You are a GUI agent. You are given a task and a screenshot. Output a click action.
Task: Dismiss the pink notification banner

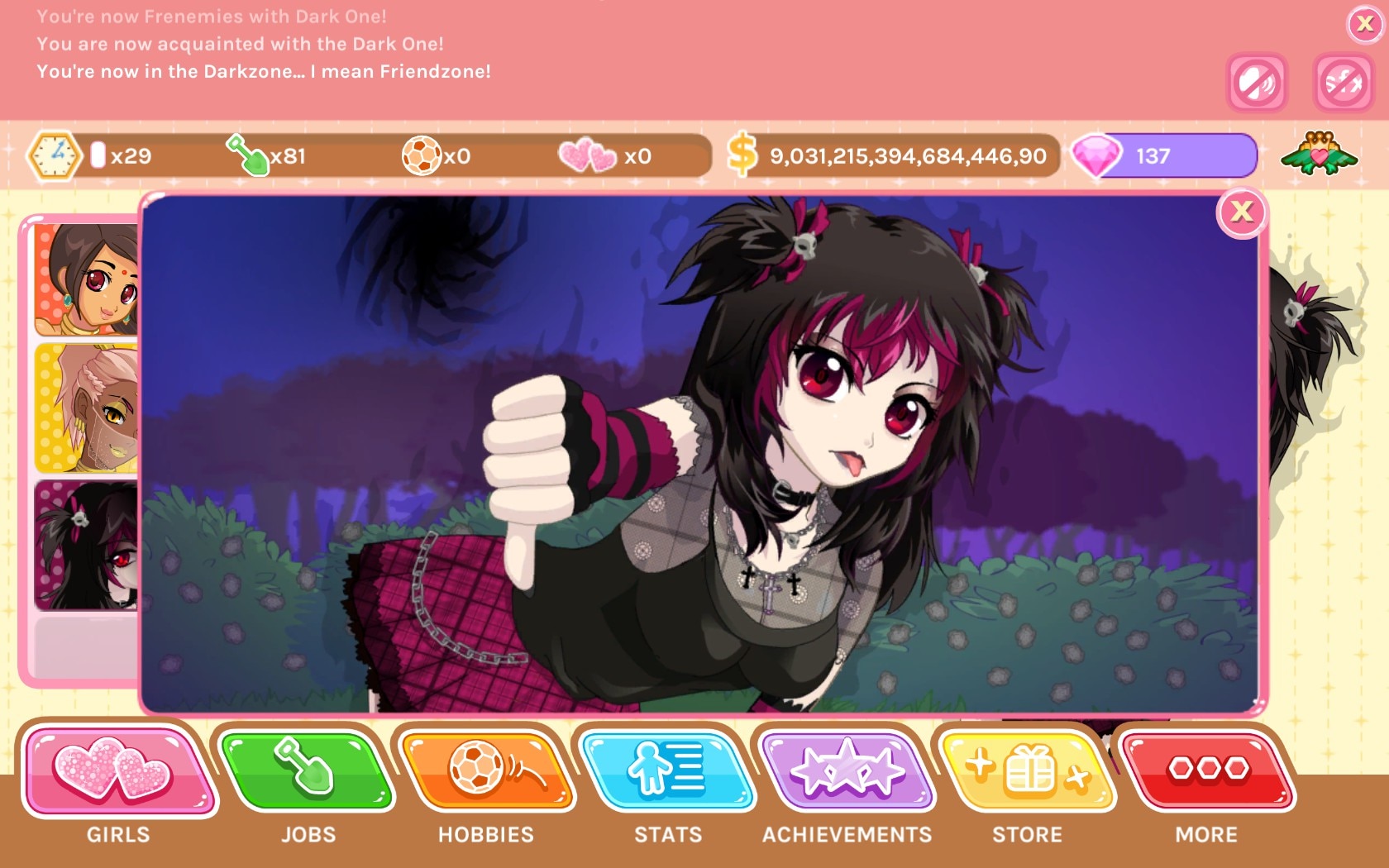coord(1365,24)
